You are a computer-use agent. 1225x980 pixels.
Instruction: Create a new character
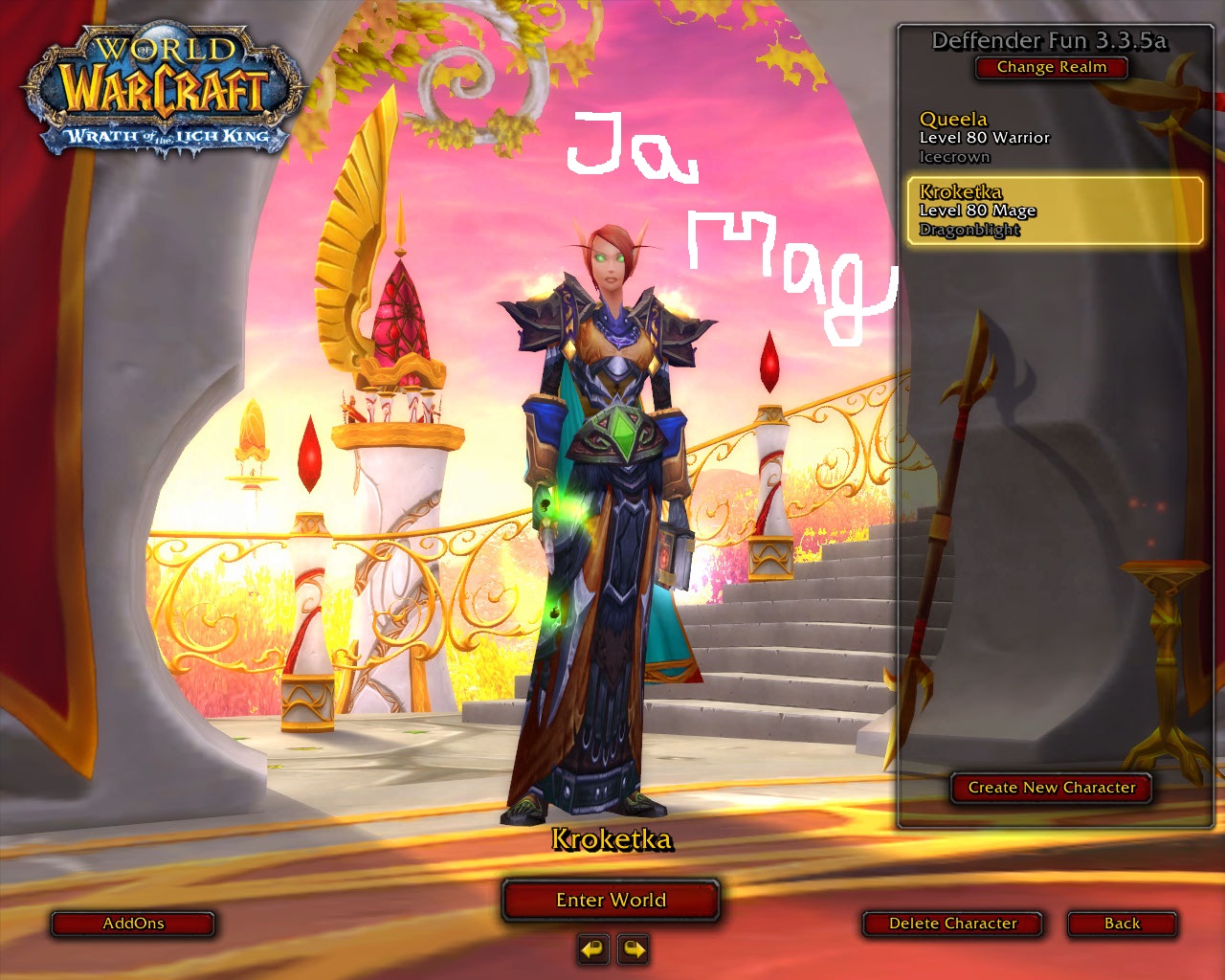[x=1051, y=788]
